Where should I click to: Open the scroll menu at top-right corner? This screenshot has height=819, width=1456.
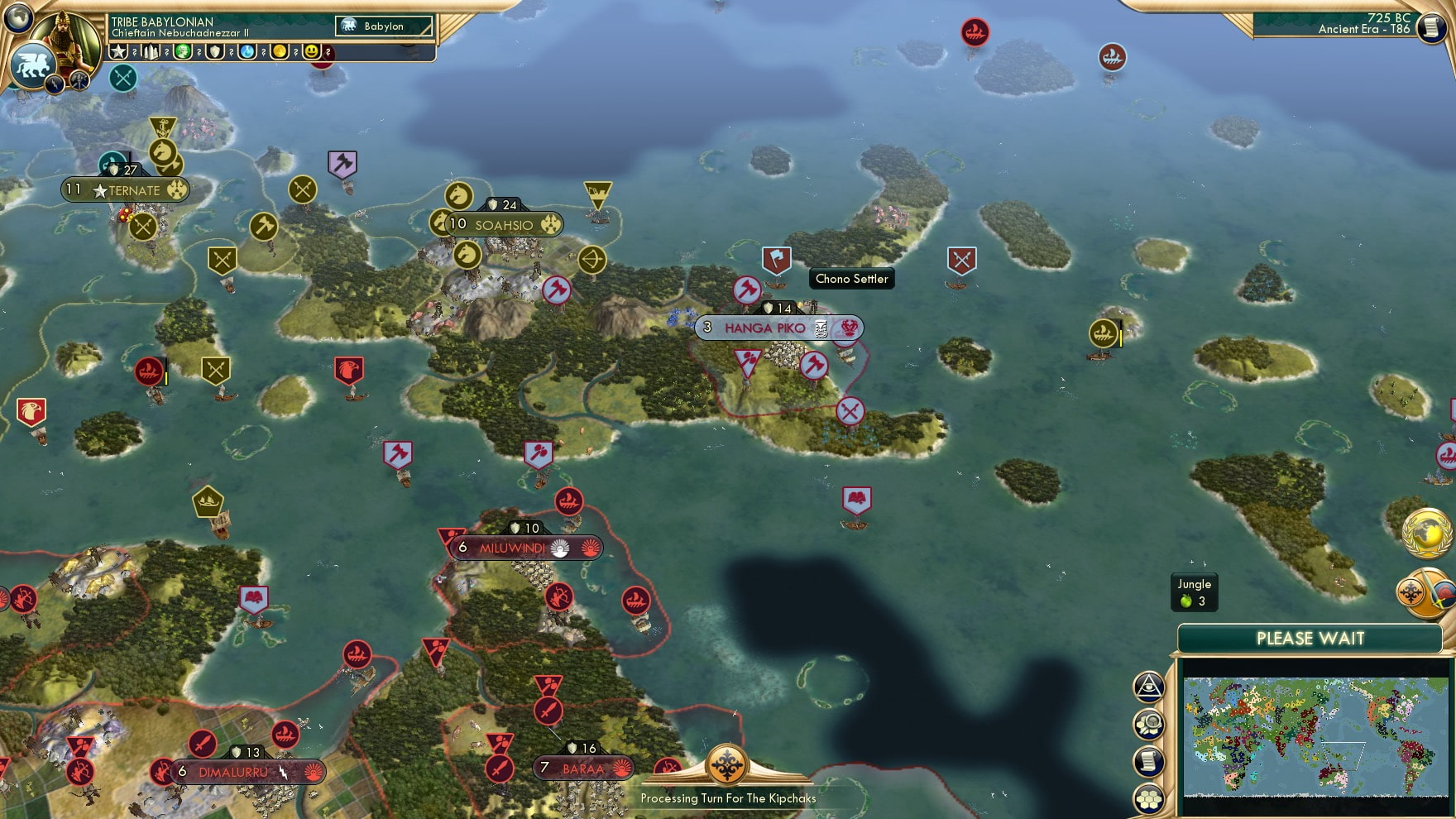click(x=1430, y=26)
